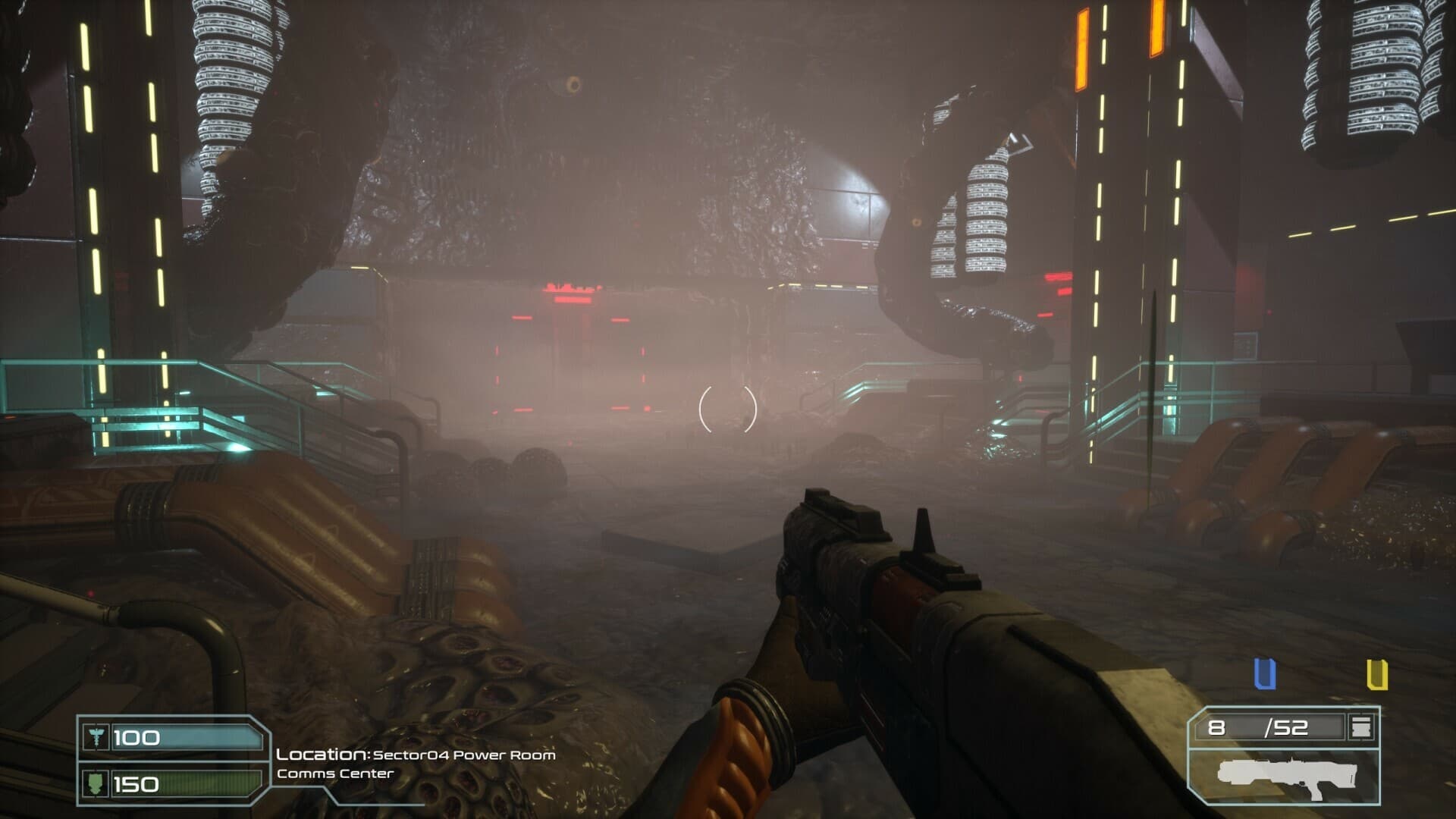The image size is (1456, 819).
Task: Click the caduceus health icon
Action: point(97,735)
